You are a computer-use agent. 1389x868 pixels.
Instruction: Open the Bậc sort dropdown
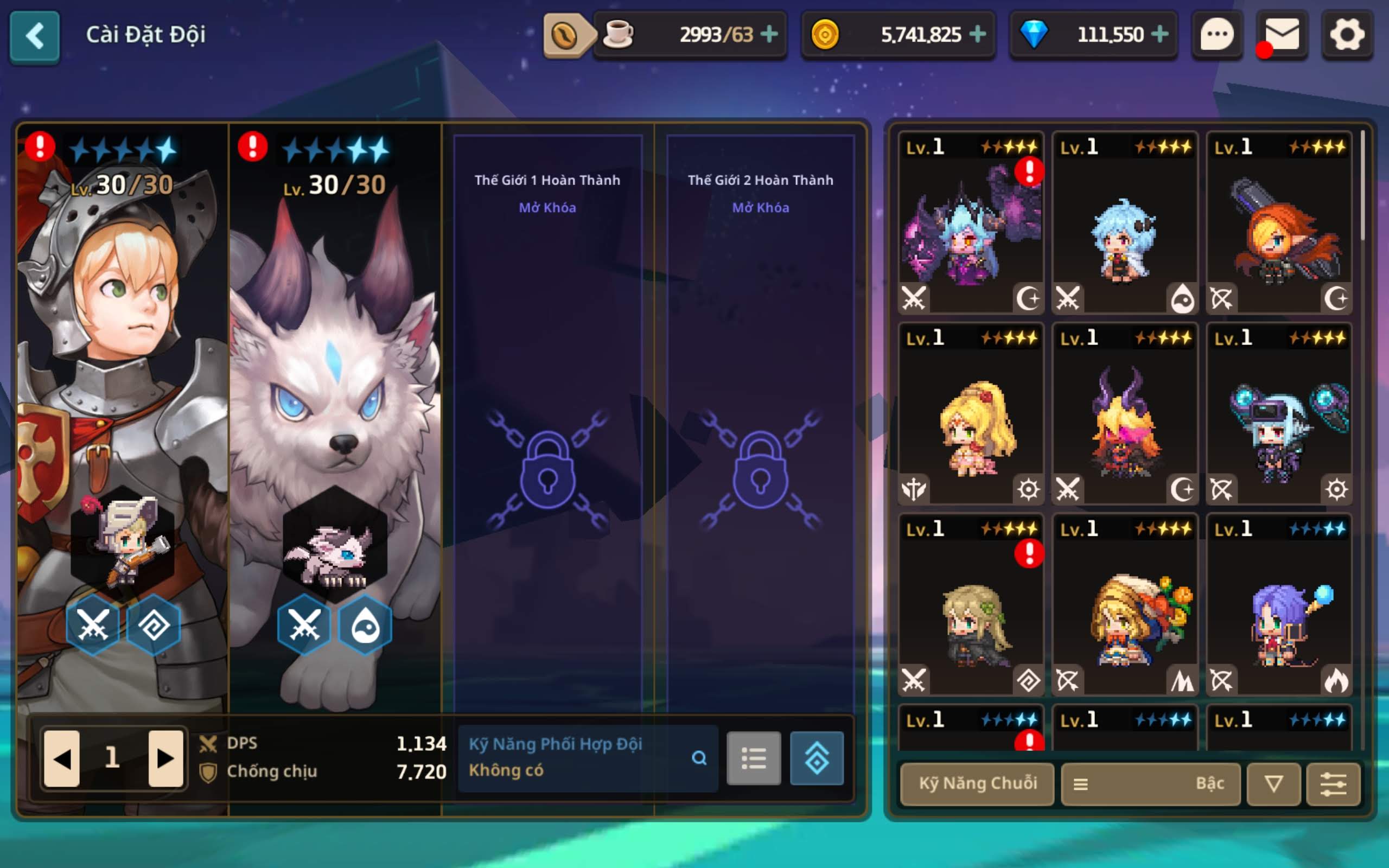tap(1150, 783)
